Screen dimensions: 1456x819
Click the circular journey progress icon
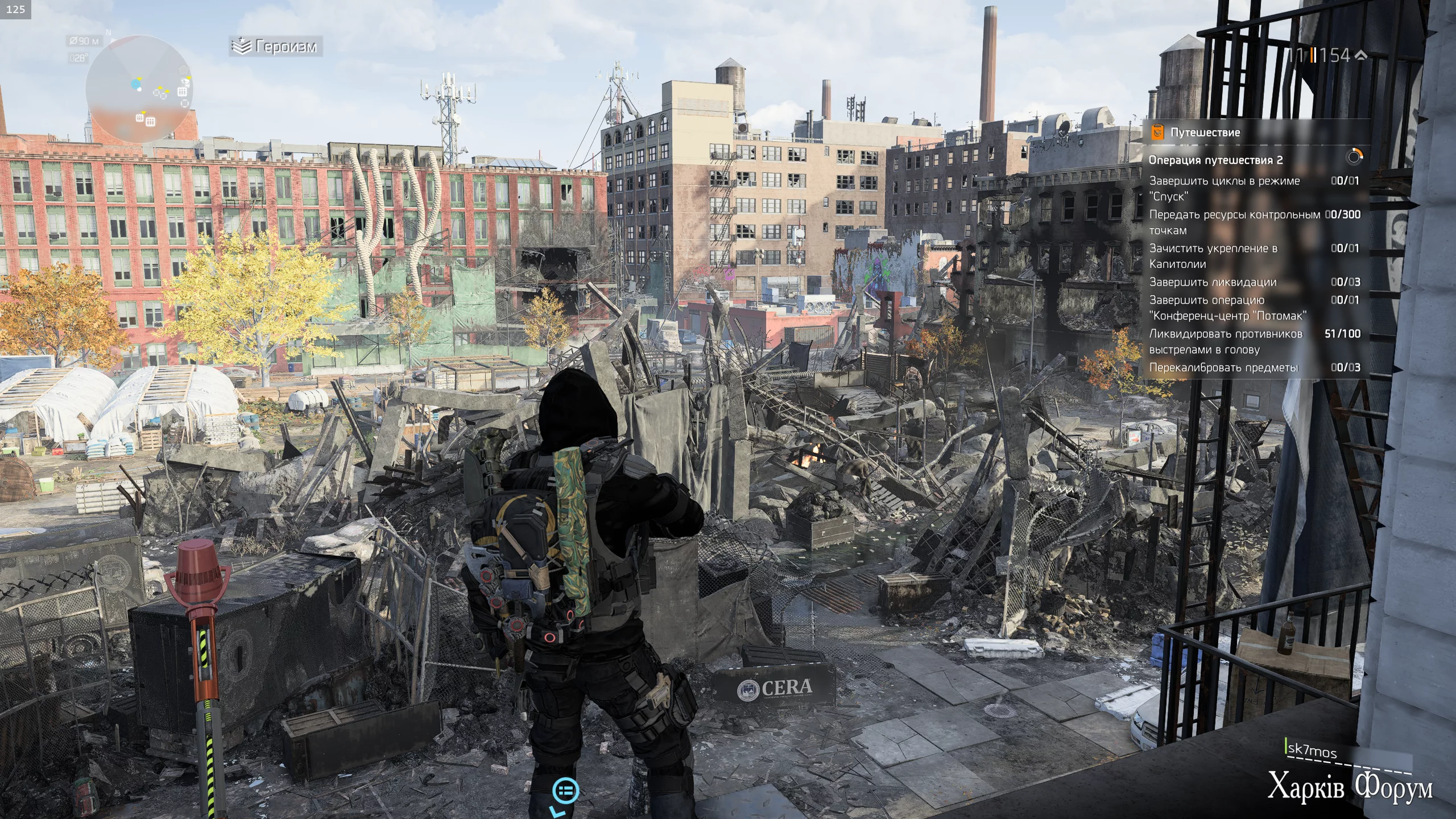pos(1354,156)
